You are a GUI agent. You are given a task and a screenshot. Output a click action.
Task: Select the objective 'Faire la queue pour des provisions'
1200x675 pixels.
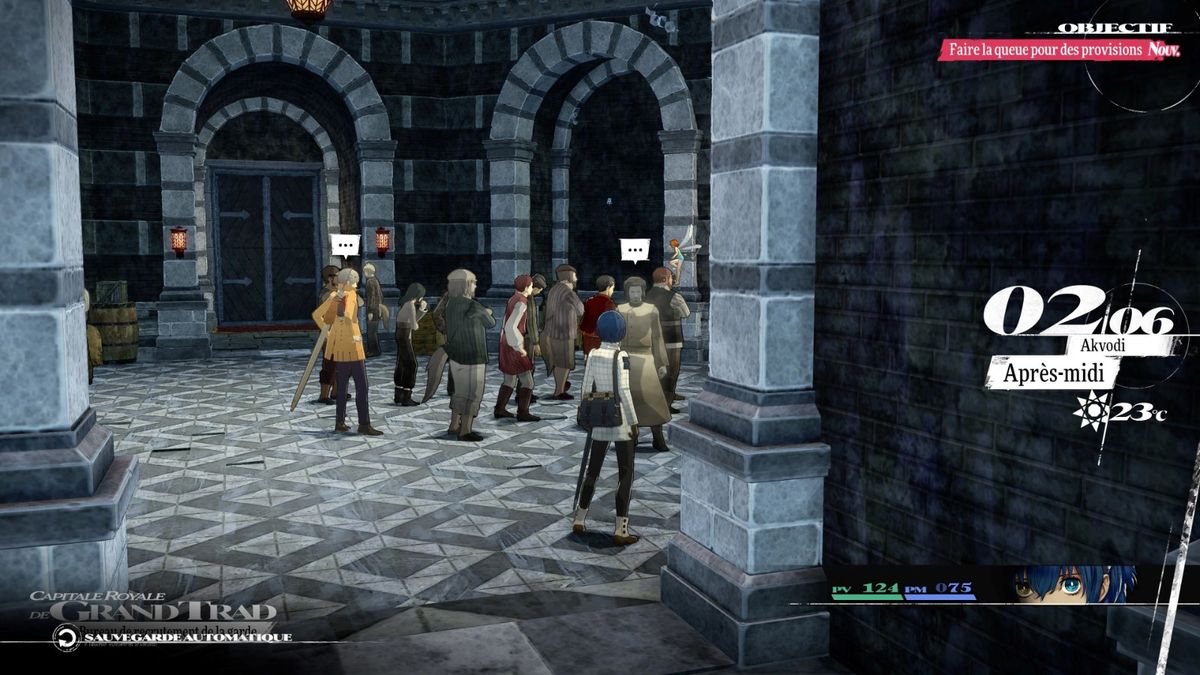1043,49
